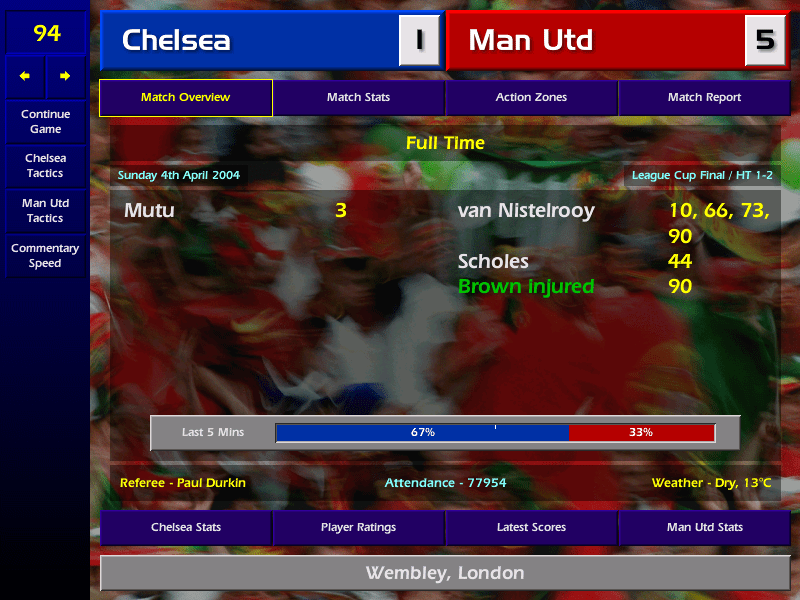Click the Continue Game button
This screenshot has width=800, height=600.
coord(45,122)
